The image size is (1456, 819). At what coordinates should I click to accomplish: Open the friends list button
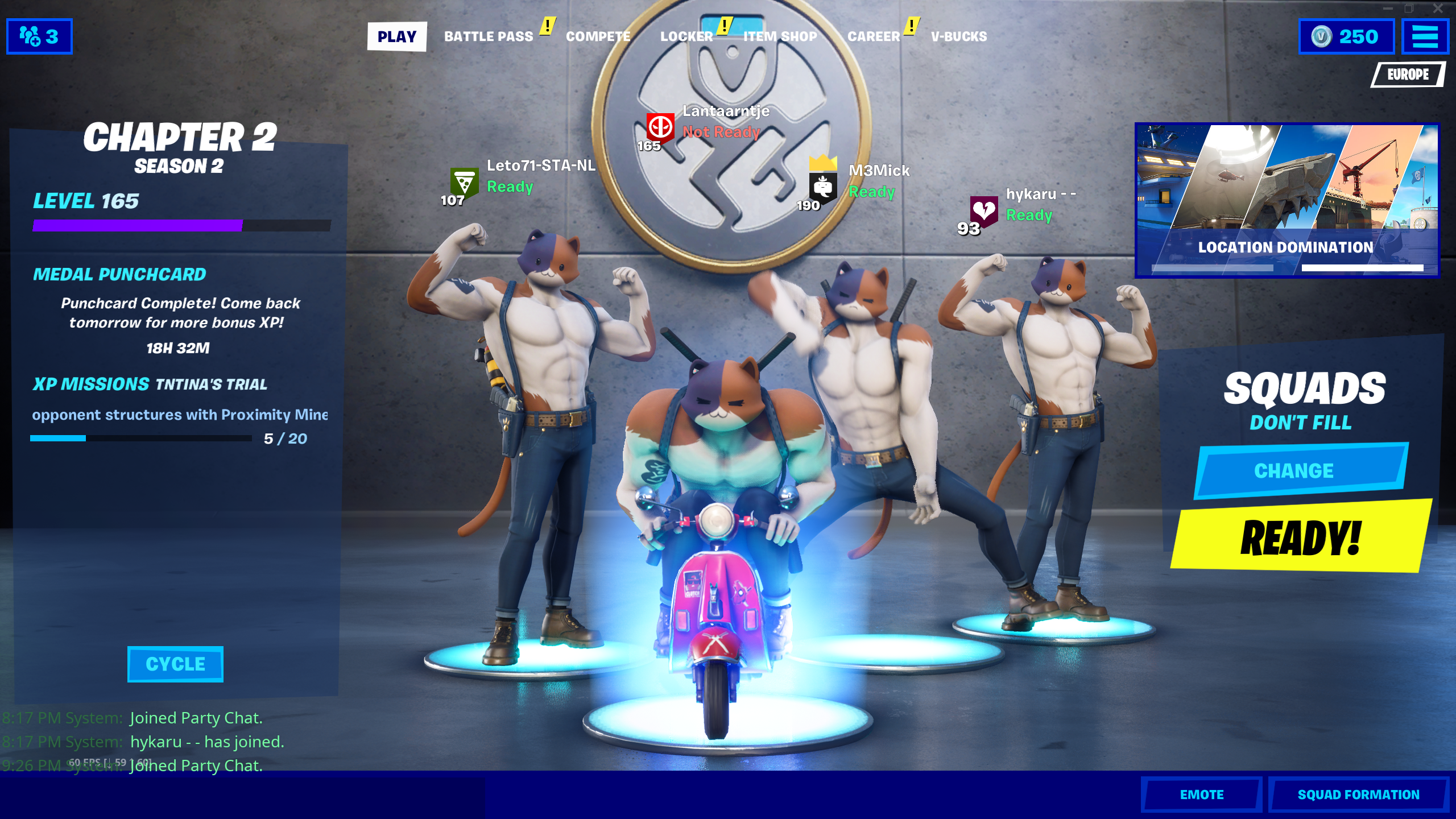39,37
